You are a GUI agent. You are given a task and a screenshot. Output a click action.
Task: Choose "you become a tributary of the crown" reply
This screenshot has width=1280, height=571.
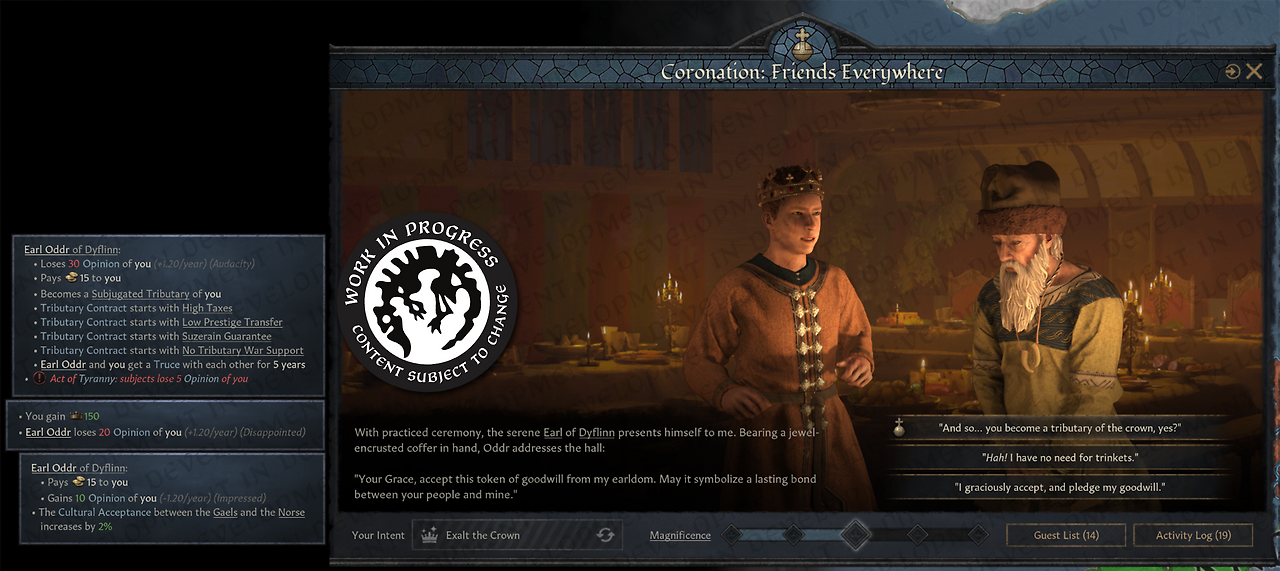click(x=1060, y=427)
